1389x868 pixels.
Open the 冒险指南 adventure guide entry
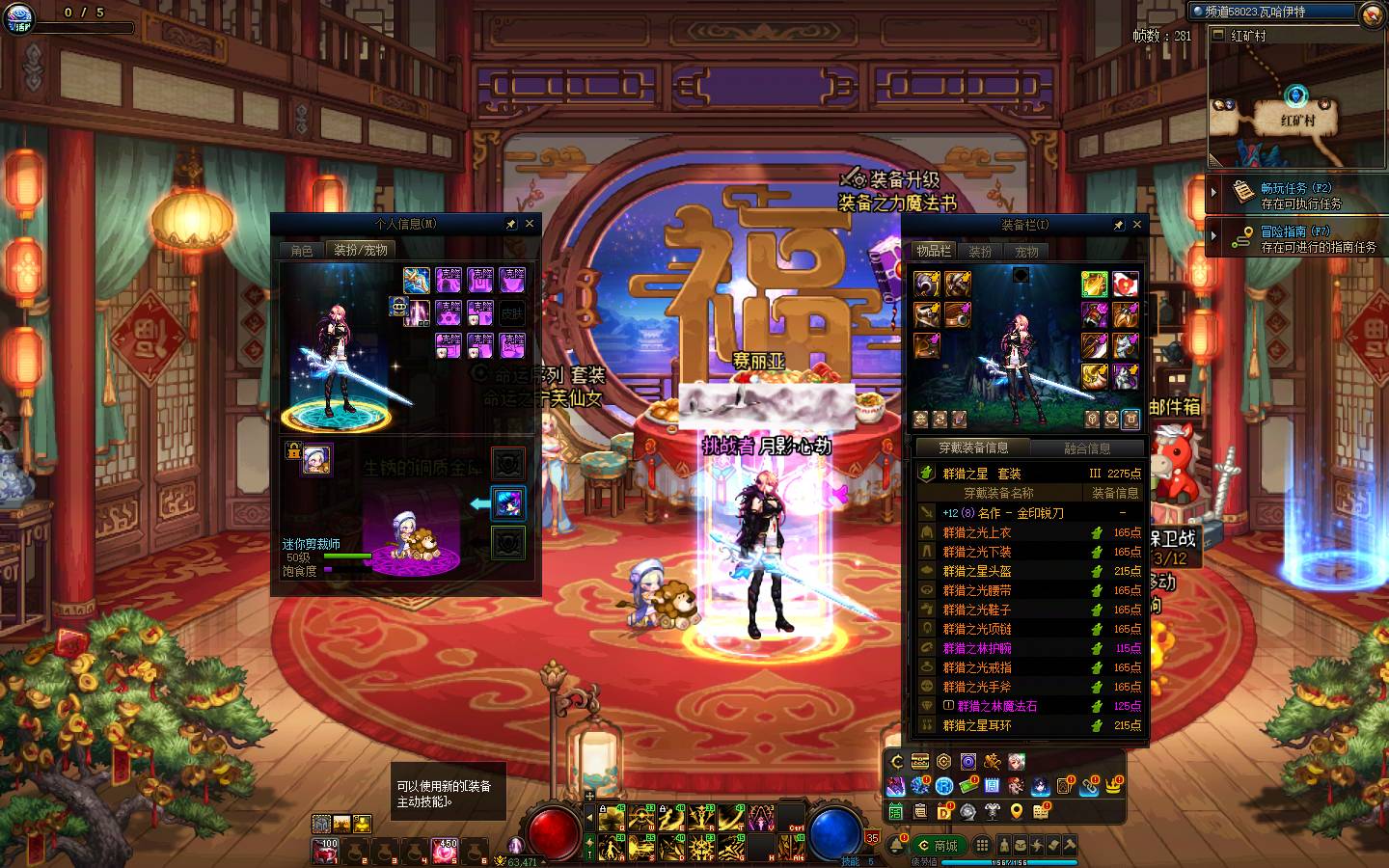click(1295, 238)
